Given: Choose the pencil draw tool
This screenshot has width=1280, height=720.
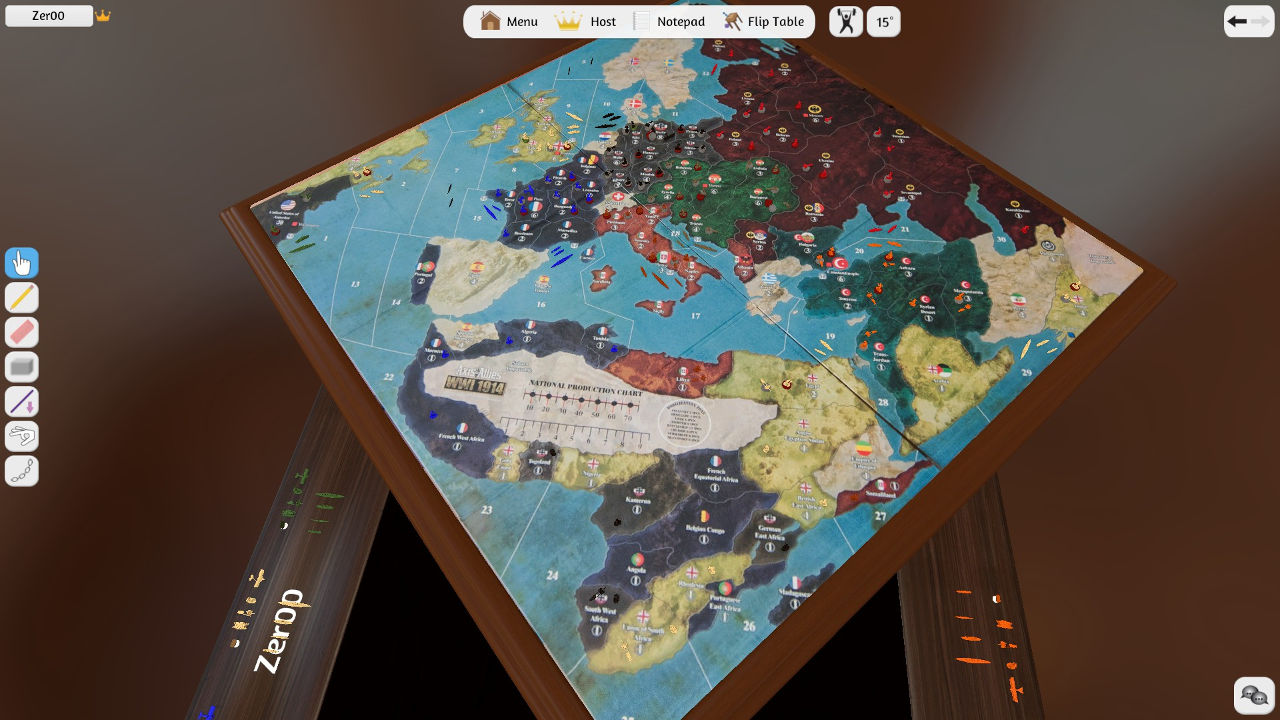Looking at the screenshot, I should tap(22, 297).
